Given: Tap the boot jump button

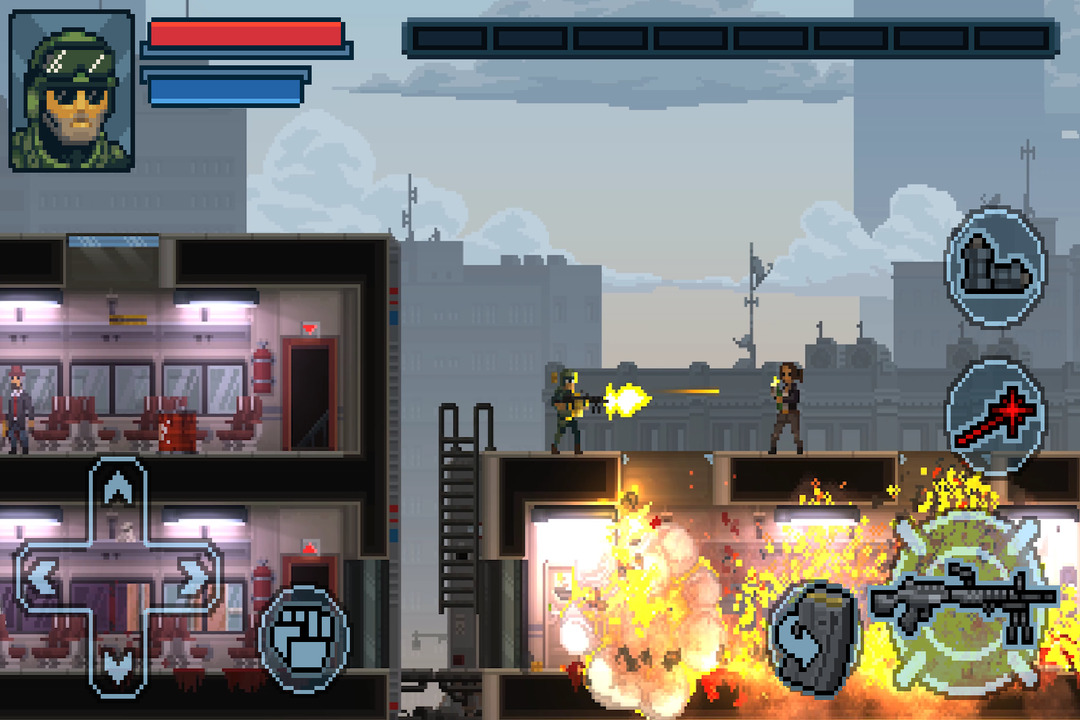Looking at the screenshot, I should pyautogui.click(x=995, y=266).
